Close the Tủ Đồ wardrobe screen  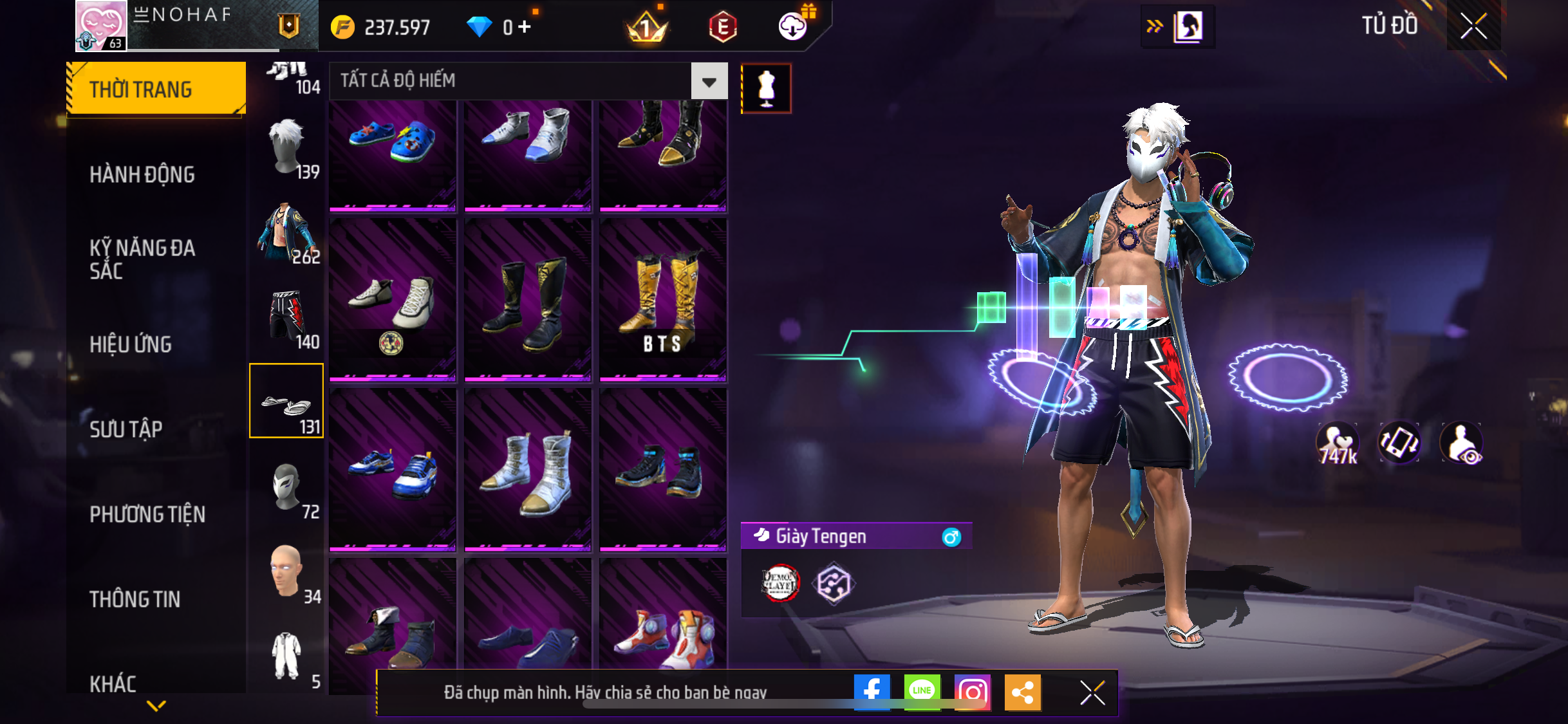[x=1473, y=26]
